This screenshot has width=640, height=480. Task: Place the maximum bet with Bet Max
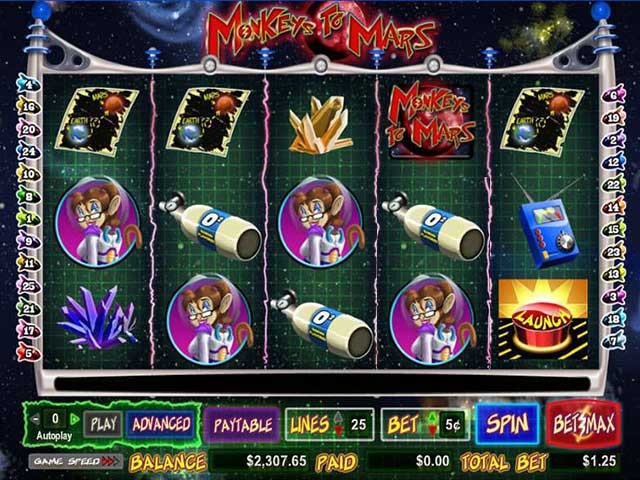(583, 424)
